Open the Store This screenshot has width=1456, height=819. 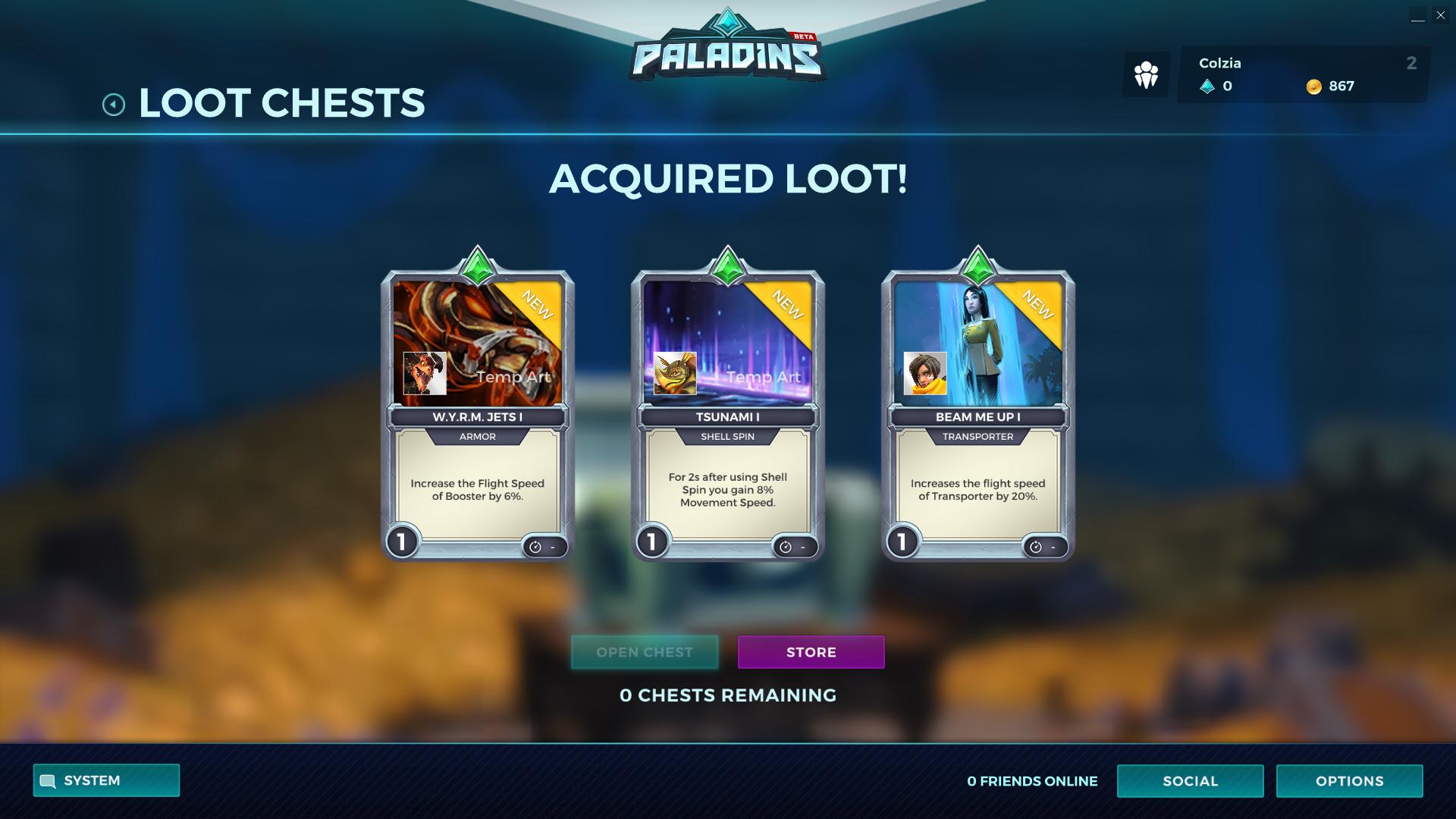tap(811, 652)
